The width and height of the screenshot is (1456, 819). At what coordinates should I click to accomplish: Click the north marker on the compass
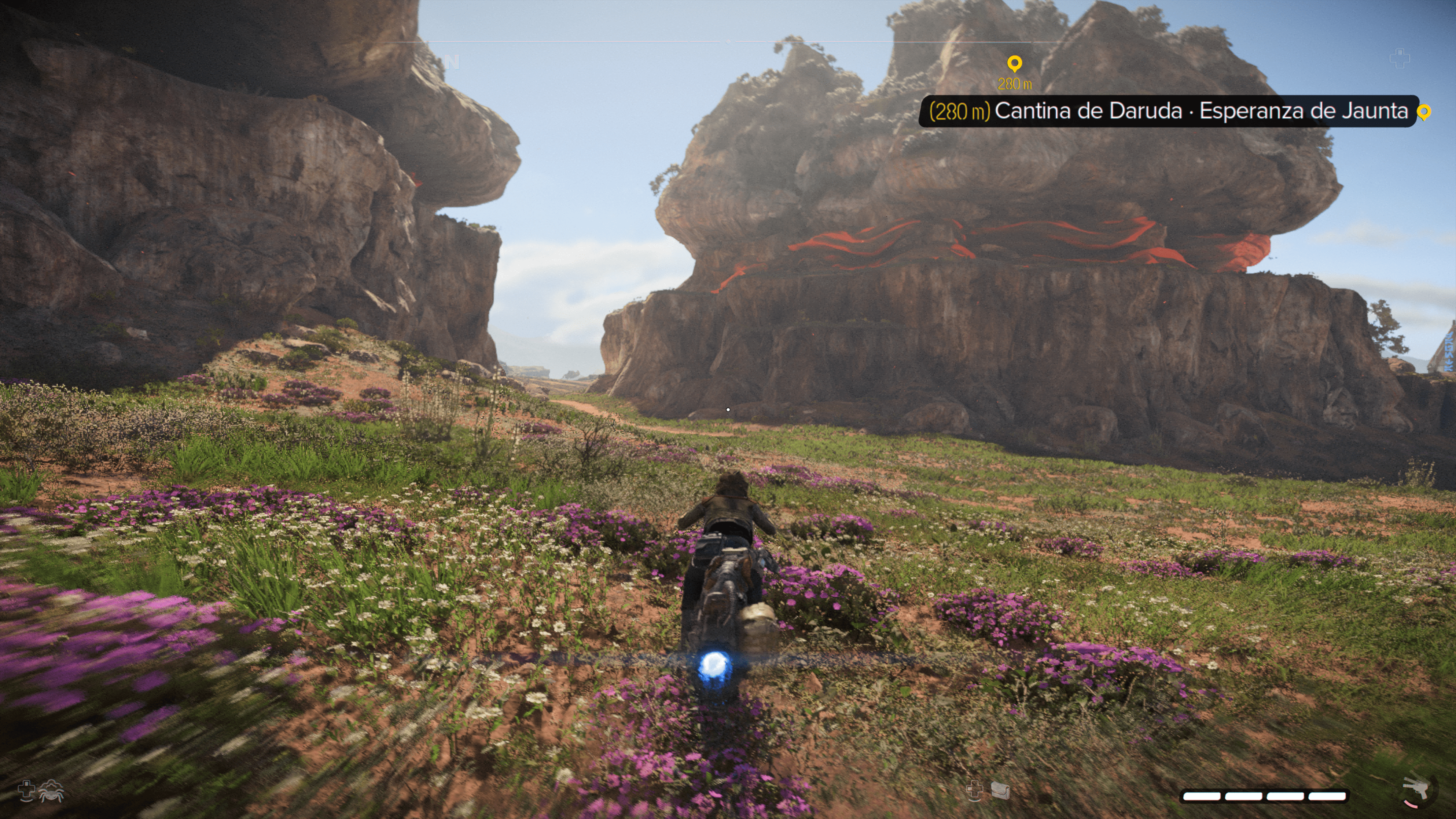pos(452,62)
